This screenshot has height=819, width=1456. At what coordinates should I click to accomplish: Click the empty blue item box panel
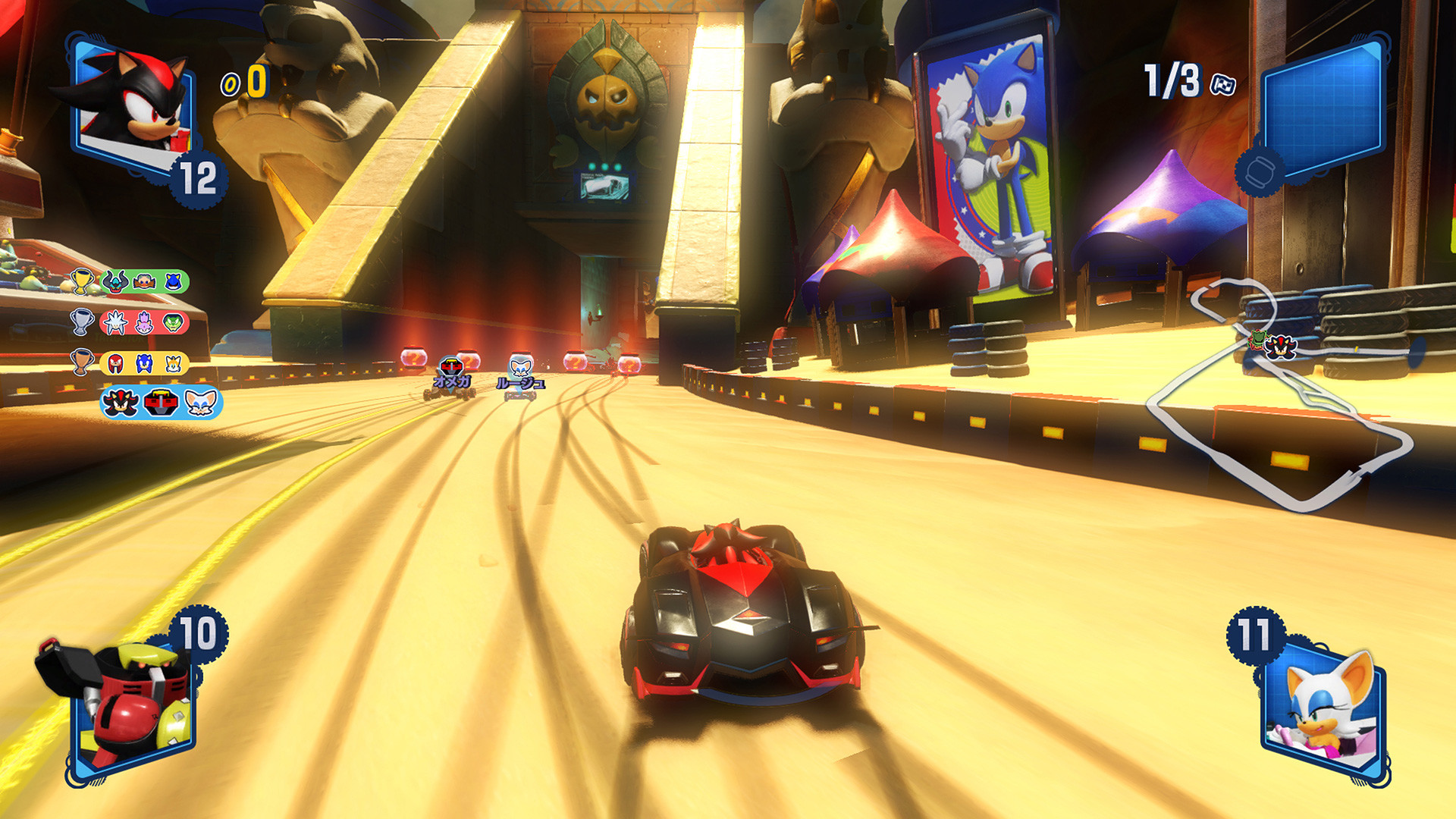click(1323, 114)
